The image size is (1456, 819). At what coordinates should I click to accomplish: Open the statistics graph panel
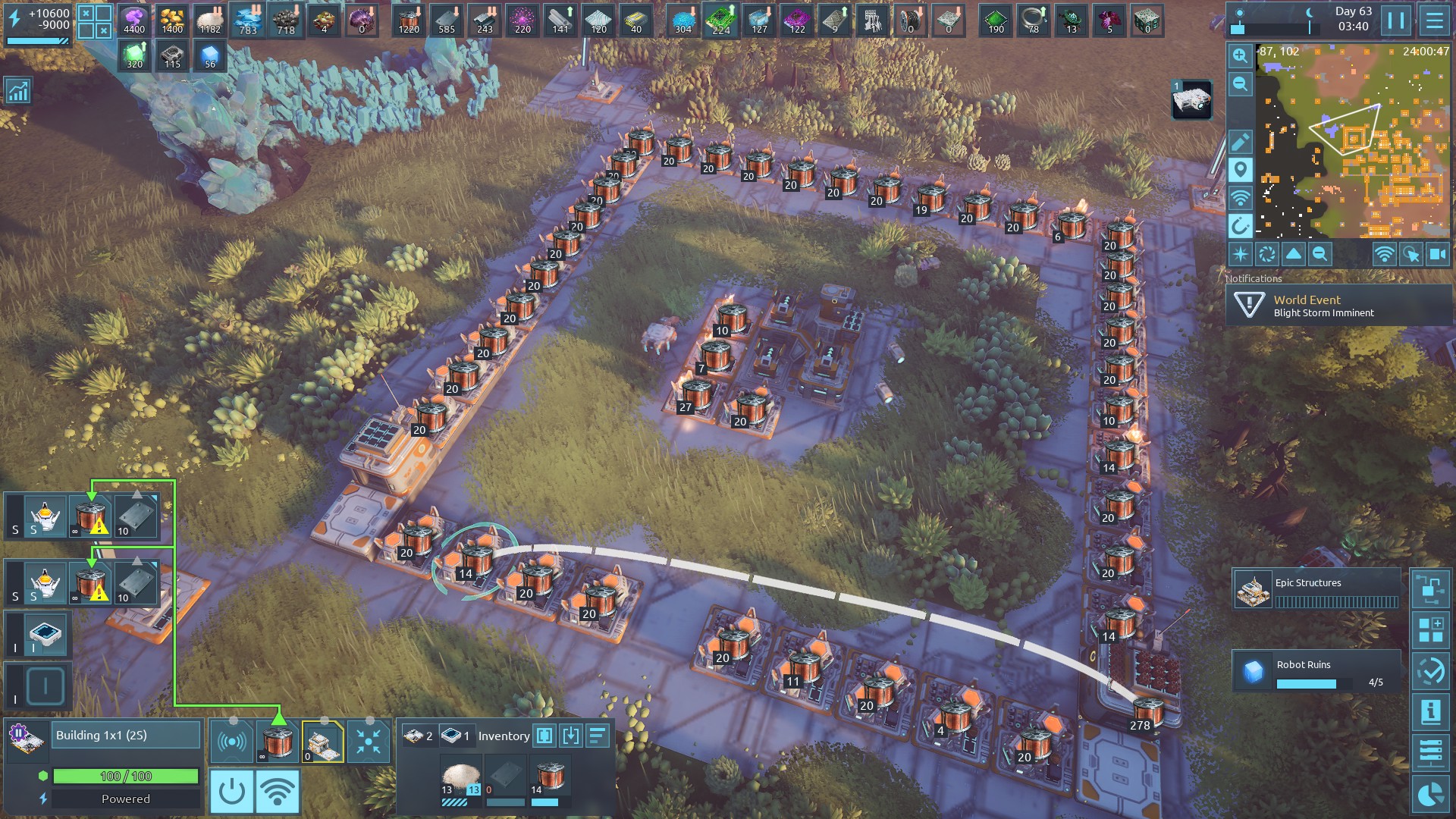point(17,92)
